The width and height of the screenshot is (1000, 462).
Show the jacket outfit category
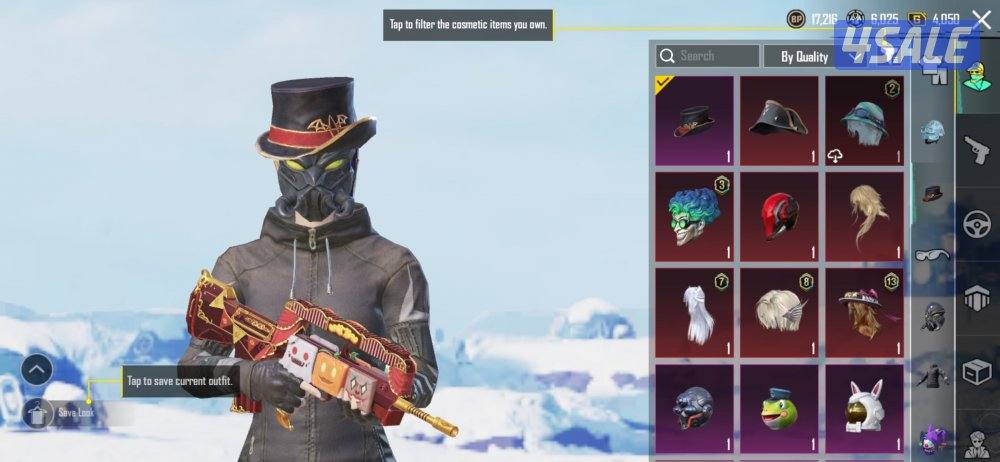tap(932, 376)
